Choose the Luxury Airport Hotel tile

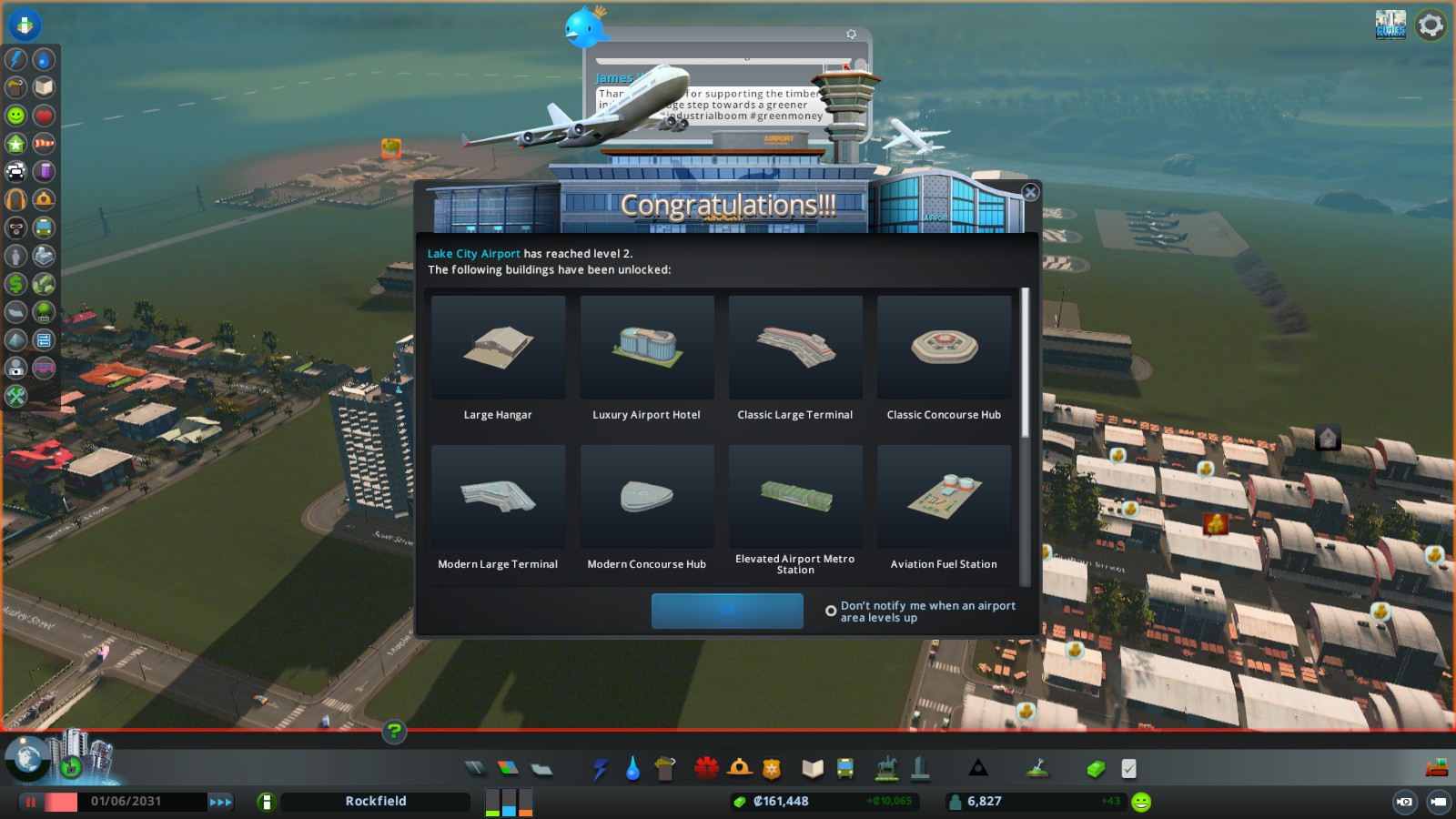coord(647,348)
